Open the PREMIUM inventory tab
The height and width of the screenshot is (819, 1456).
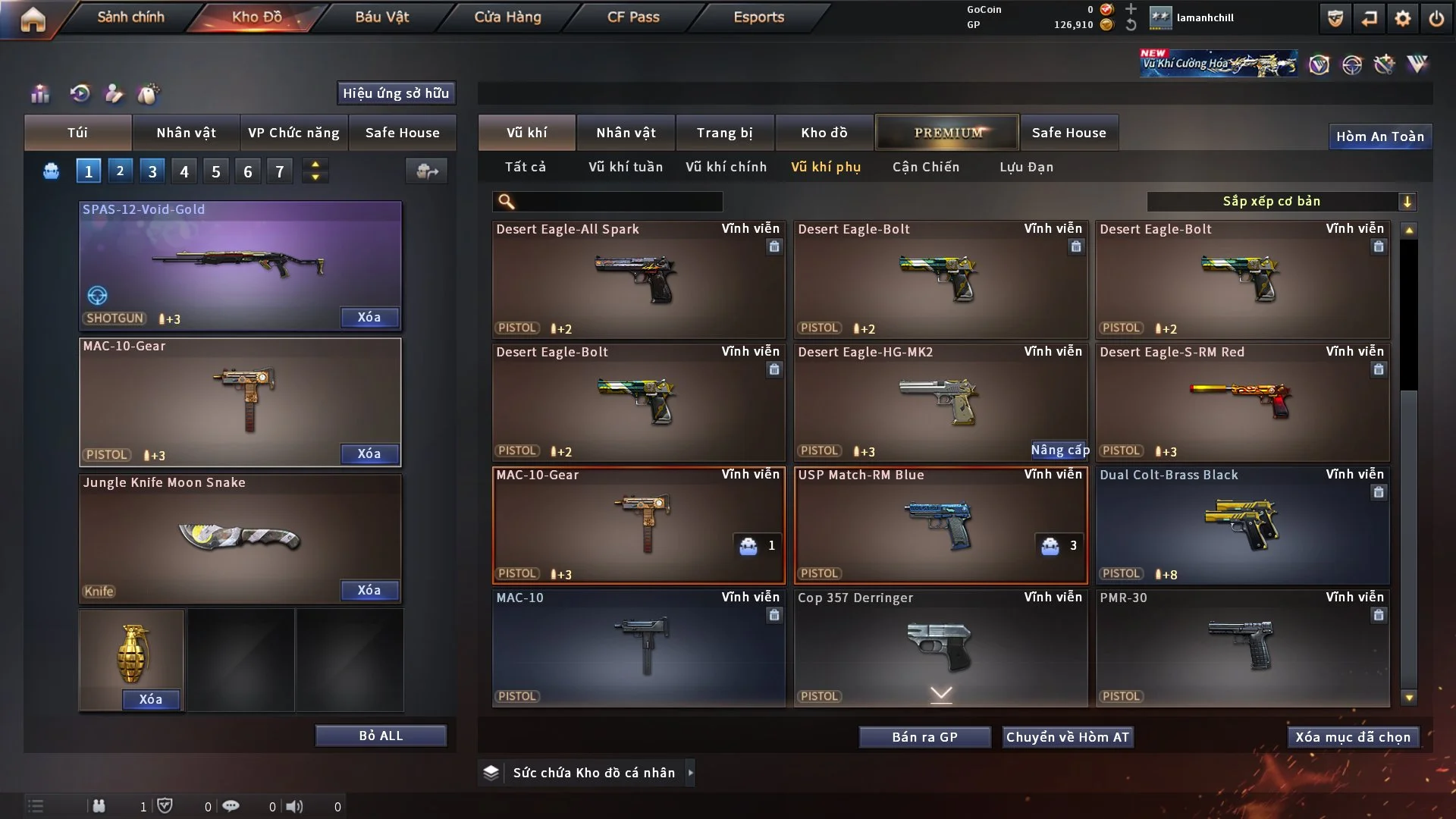[948, 133]
